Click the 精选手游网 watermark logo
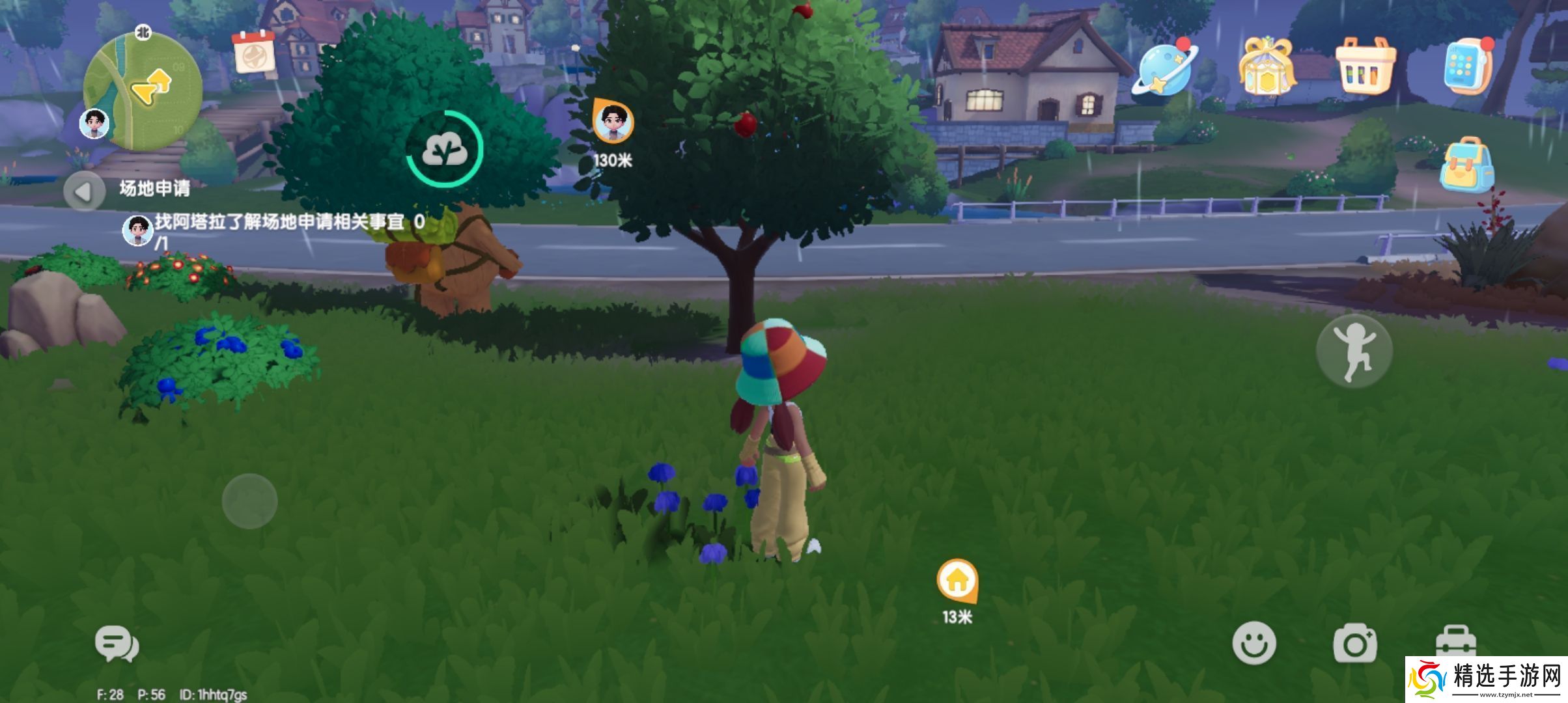The height and width of the screenshot is (703, 1568). pyautogui.click(x=1486, y=680)
